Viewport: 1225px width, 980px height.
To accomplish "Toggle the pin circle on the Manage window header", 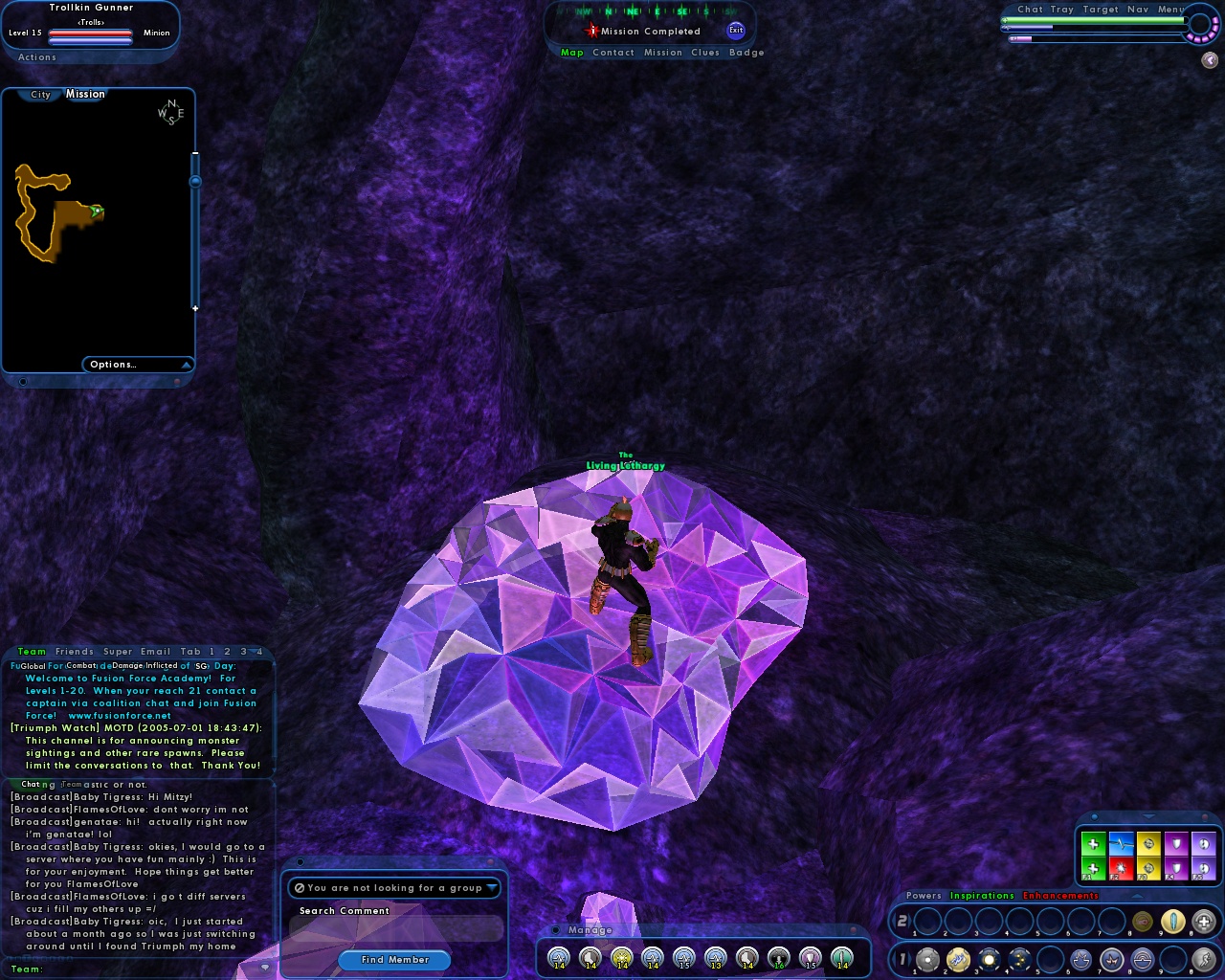I will tap(556, 929).
